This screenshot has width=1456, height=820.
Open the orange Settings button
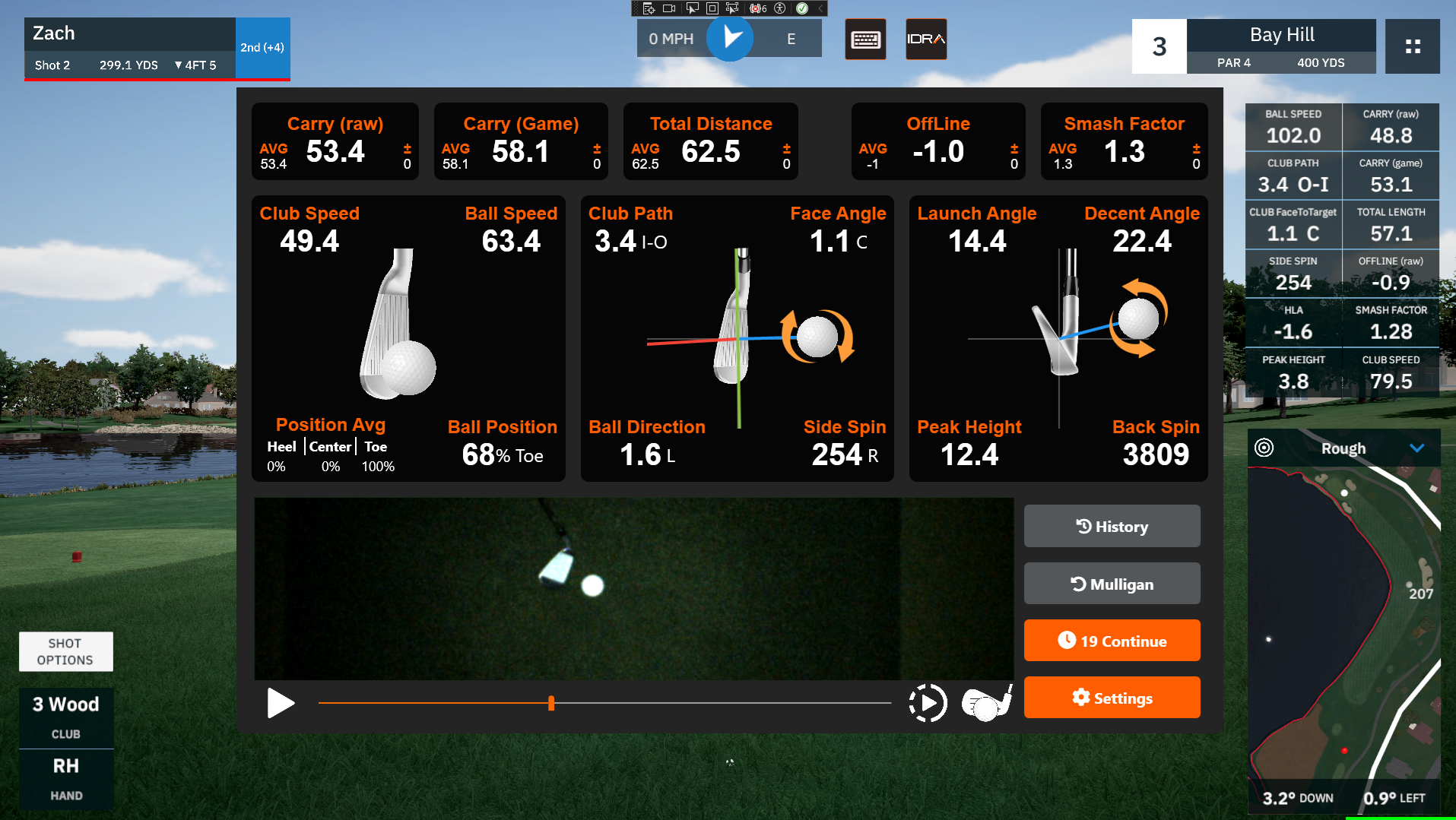1112,698
